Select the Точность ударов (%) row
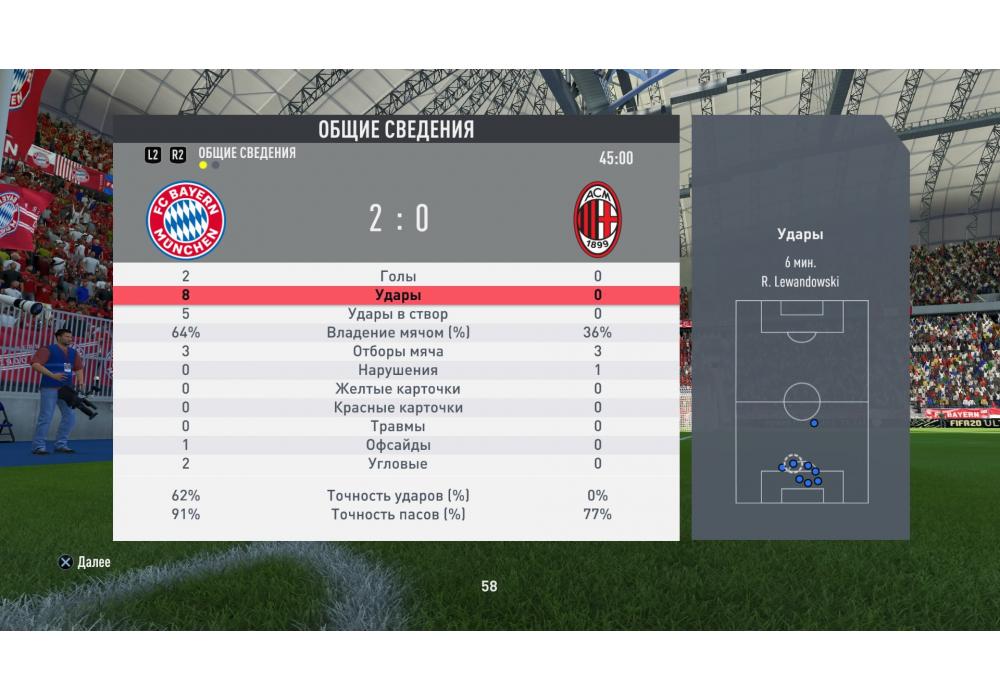 (398, 496)
